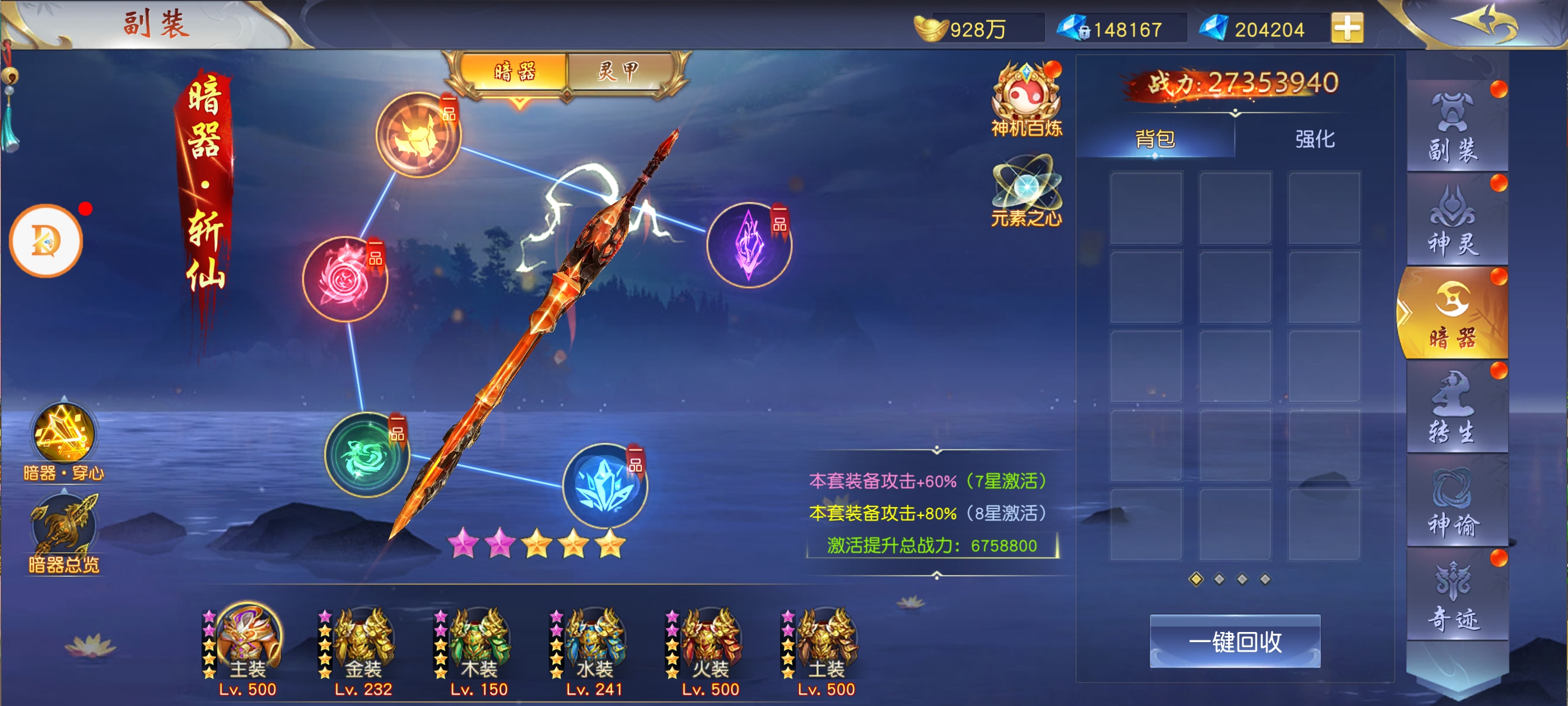The image size is (1568, 706).
Task: Tap the purple crystal equipment slot
Action: pos(749,245)
